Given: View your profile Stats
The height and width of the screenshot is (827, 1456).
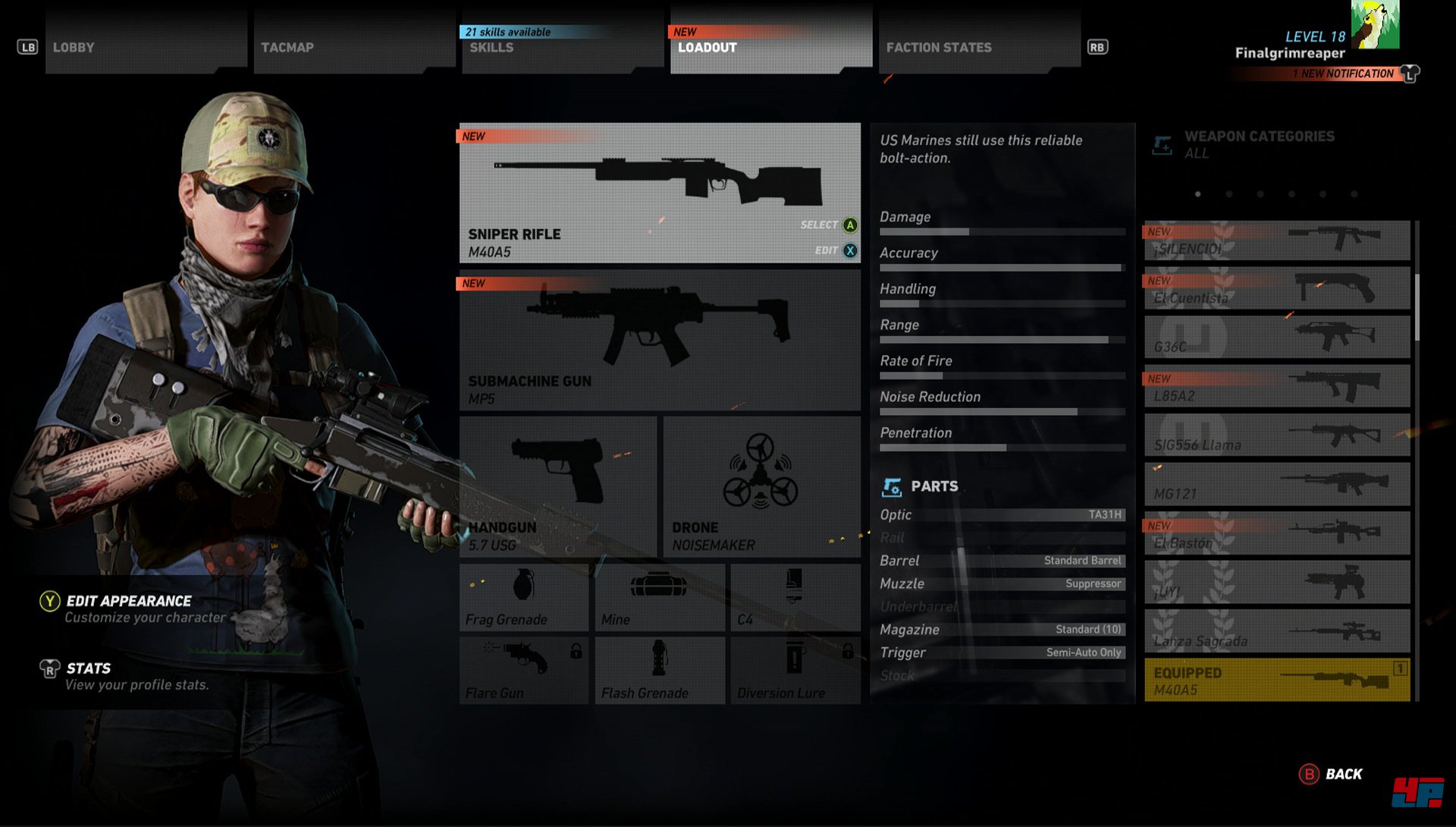Looking at the screenshot, I should pyautogui.click(x=88, y=669).
